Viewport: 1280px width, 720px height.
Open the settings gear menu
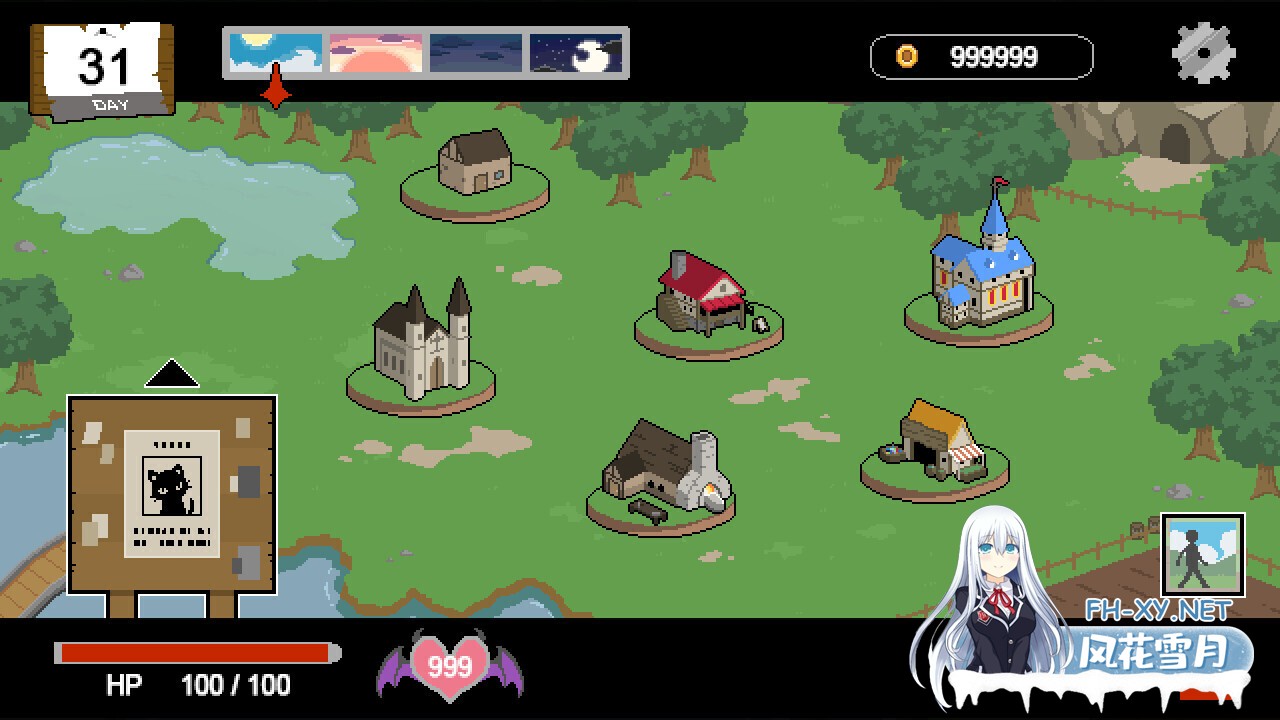pos(1204,52)
